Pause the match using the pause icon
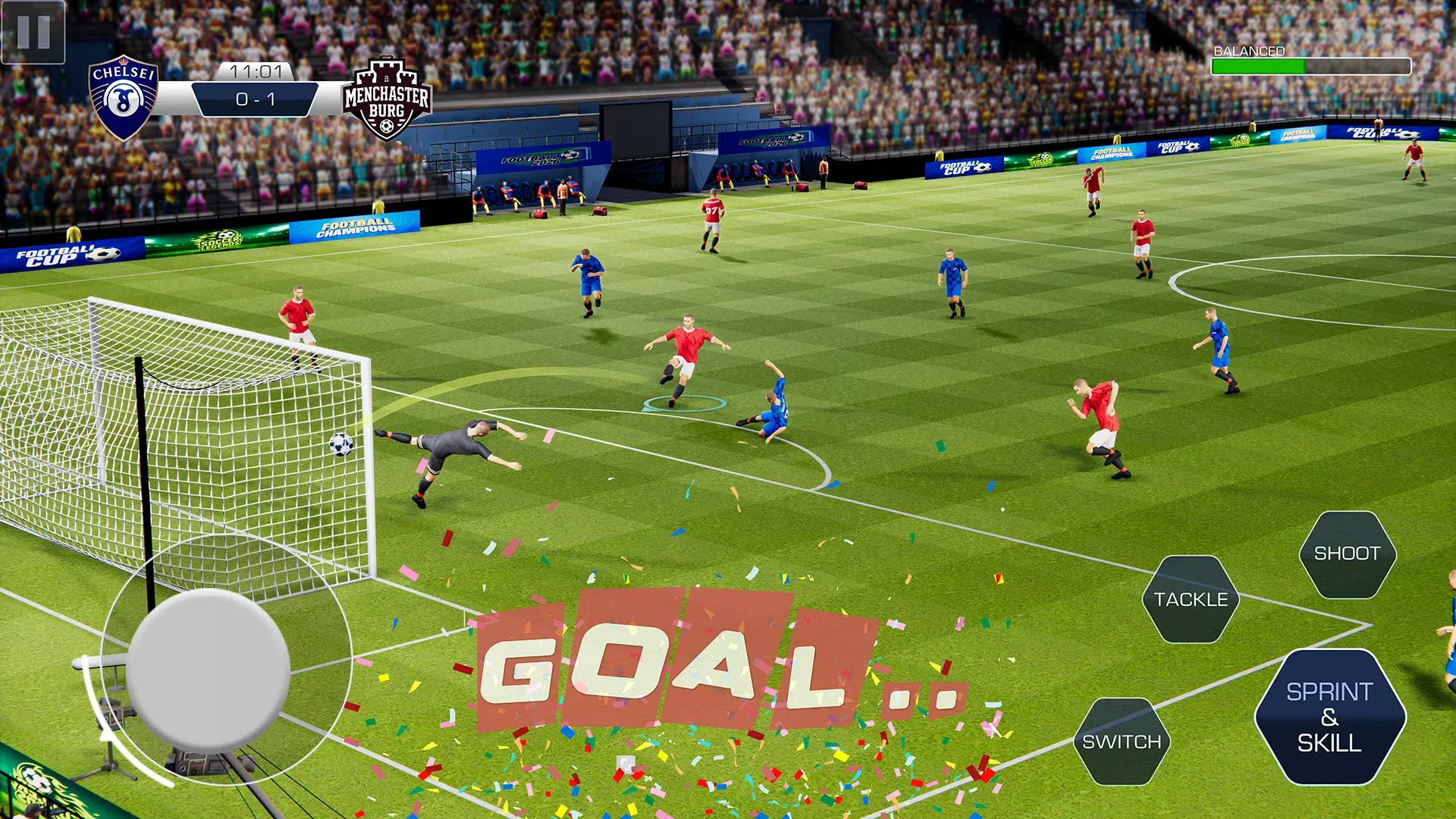Viewport: 1456px width, 819px height. [x=32, y=32]
